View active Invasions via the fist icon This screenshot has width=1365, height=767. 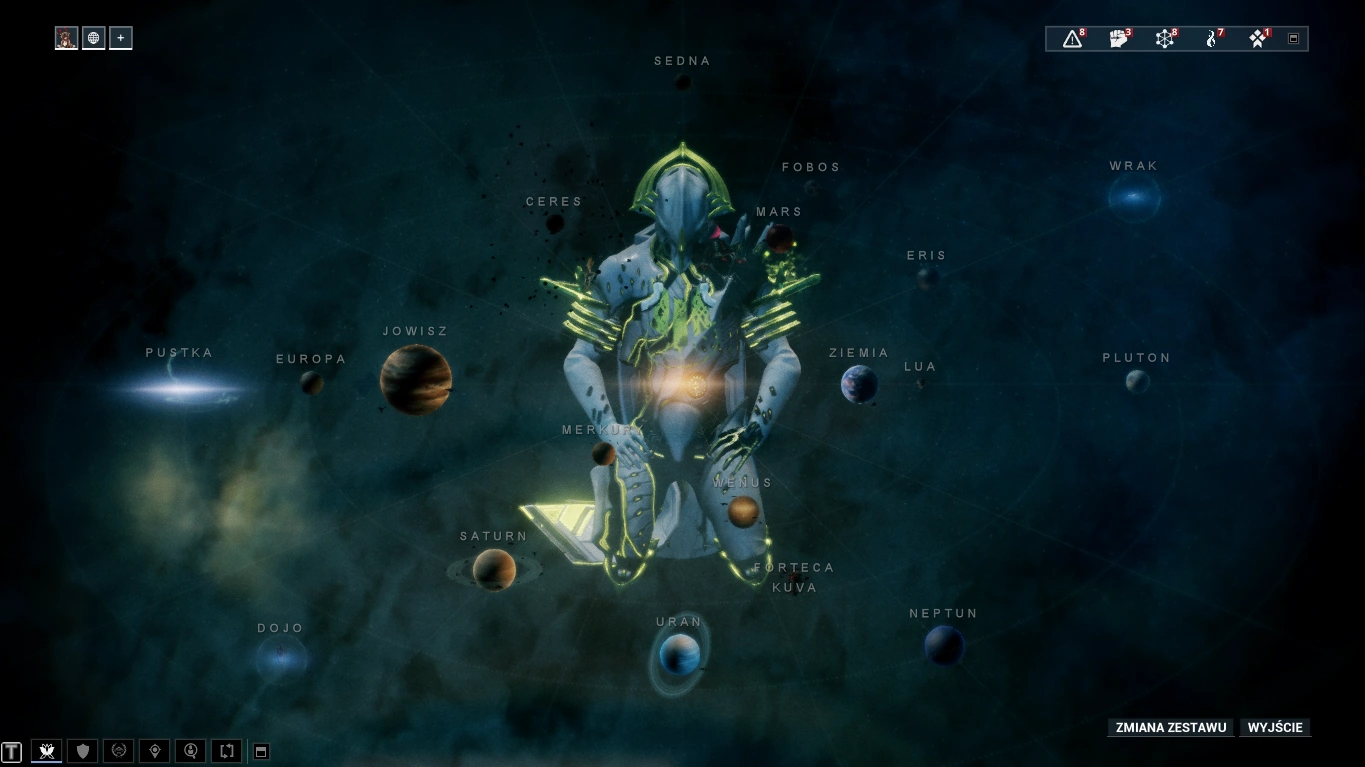point(1117,38)
